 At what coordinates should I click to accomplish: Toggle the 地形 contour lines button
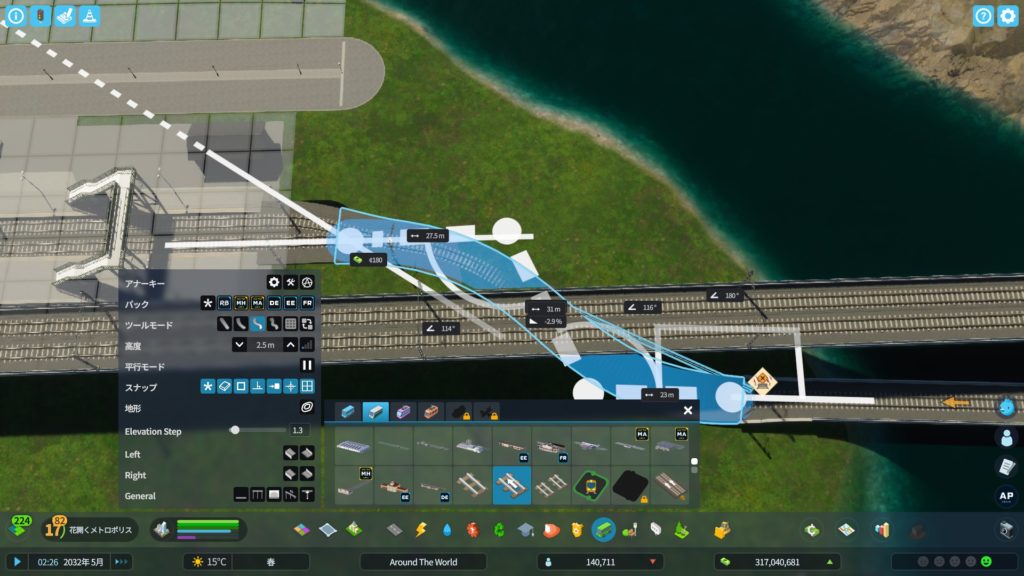pos(307,408)
